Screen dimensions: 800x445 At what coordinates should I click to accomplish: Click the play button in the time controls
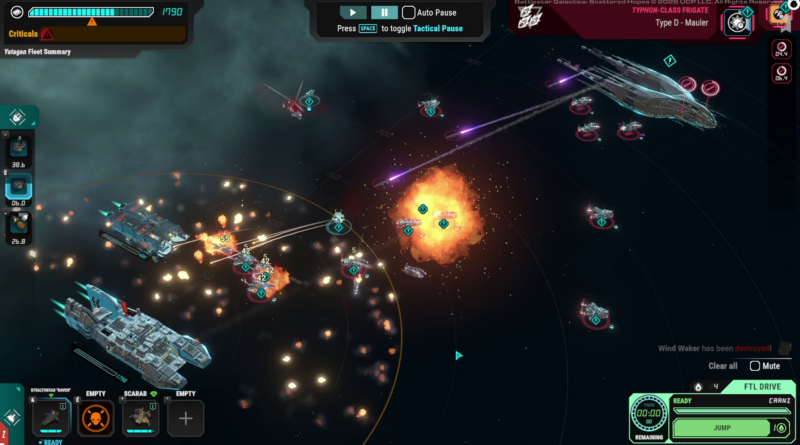coord(353,13)
